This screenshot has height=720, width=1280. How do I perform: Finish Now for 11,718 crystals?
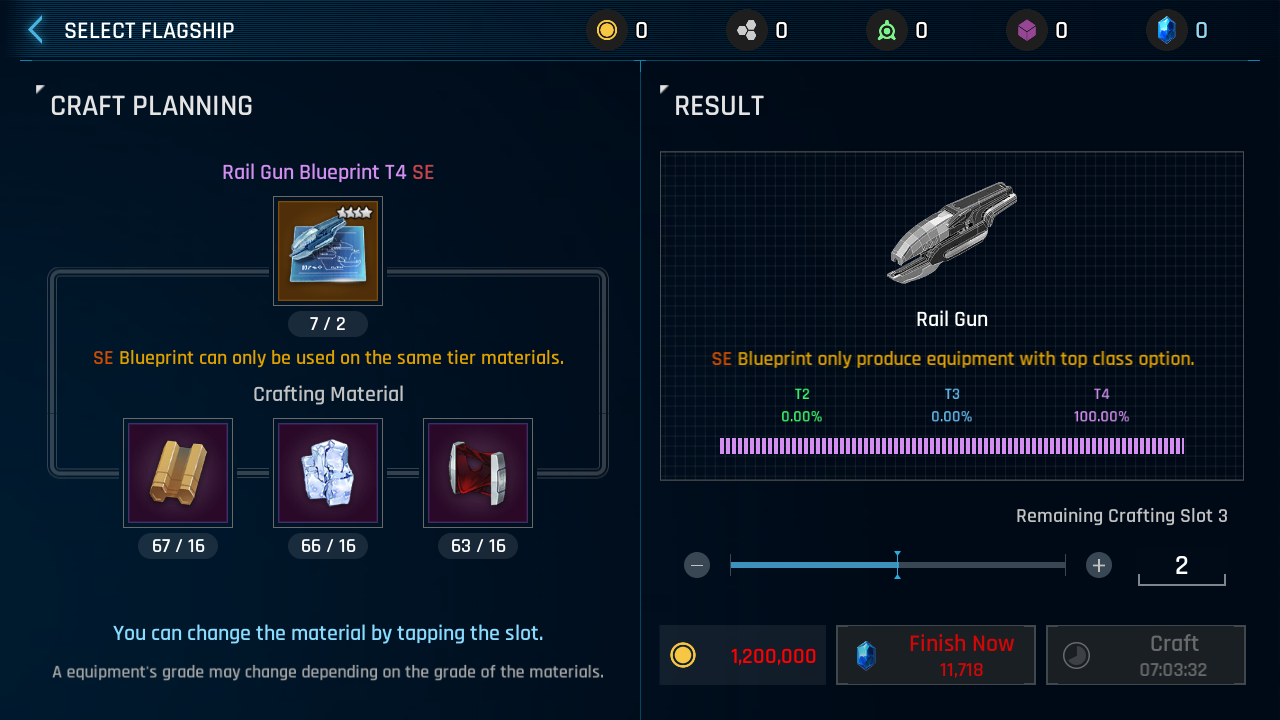click(935, 655)
